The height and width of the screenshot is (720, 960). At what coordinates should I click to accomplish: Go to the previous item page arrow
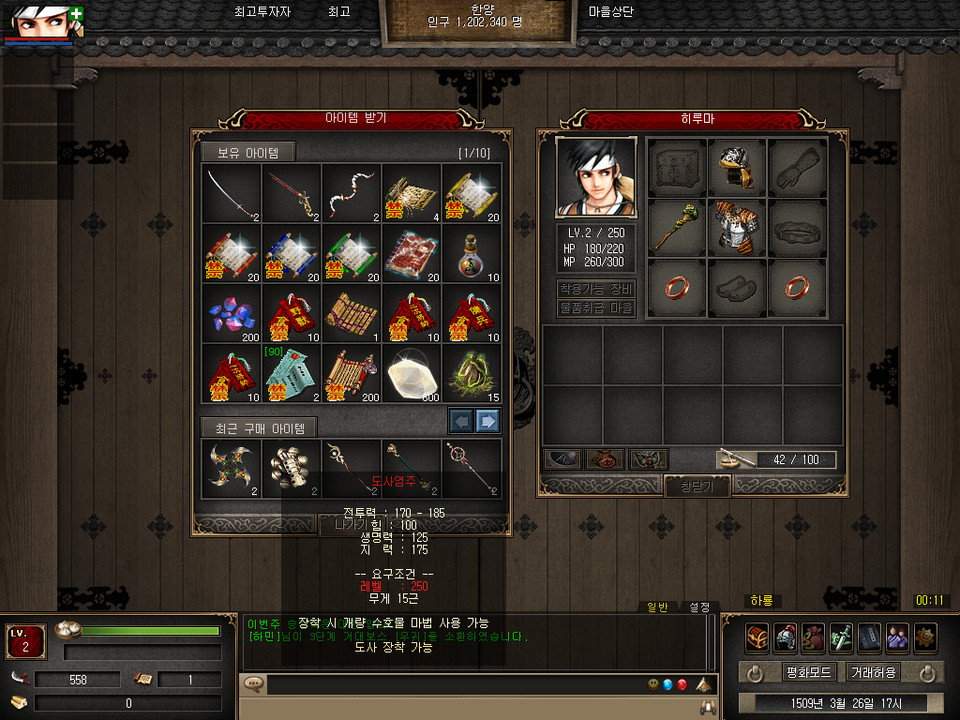pyautogui.click(x=461, y=420)
